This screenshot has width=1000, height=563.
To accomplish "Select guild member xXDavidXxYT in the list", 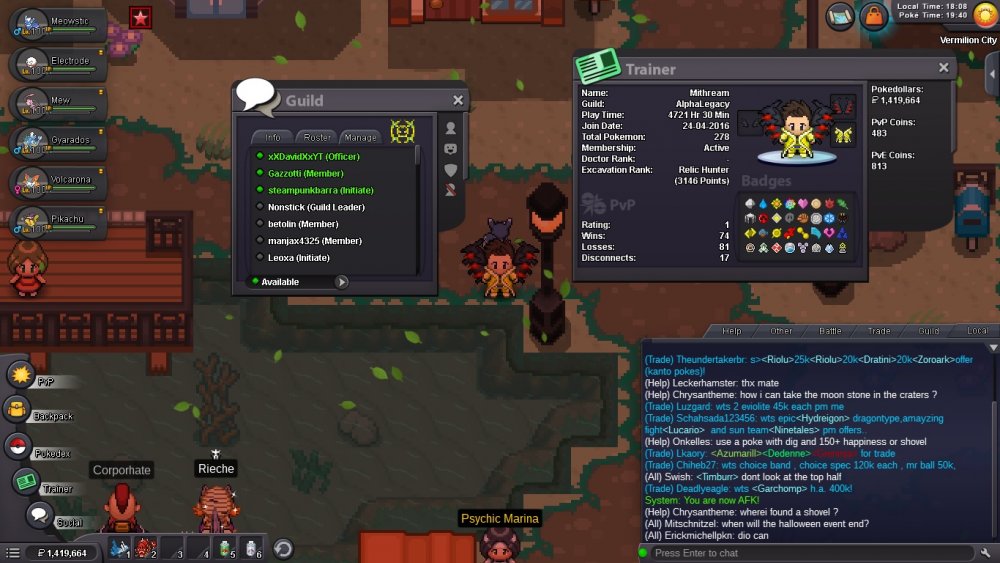I will (313, 157).
